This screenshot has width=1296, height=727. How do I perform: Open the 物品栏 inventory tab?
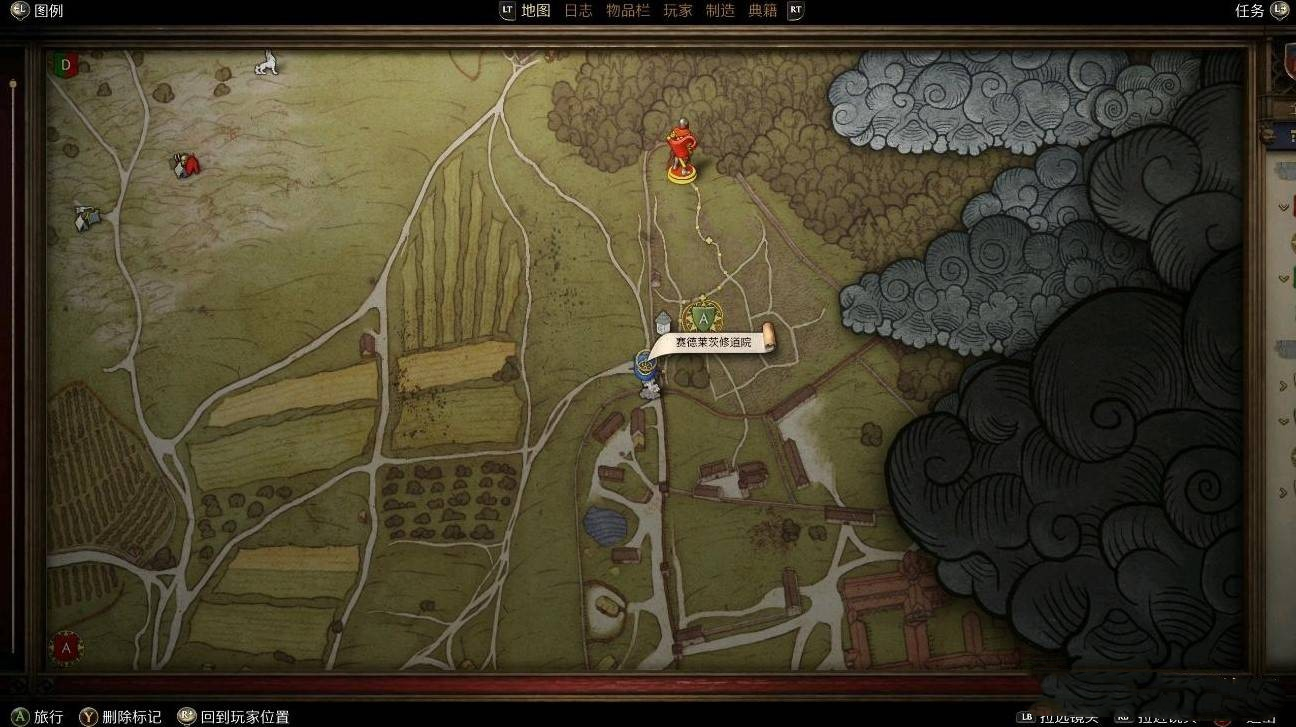(x=627, y=11)
